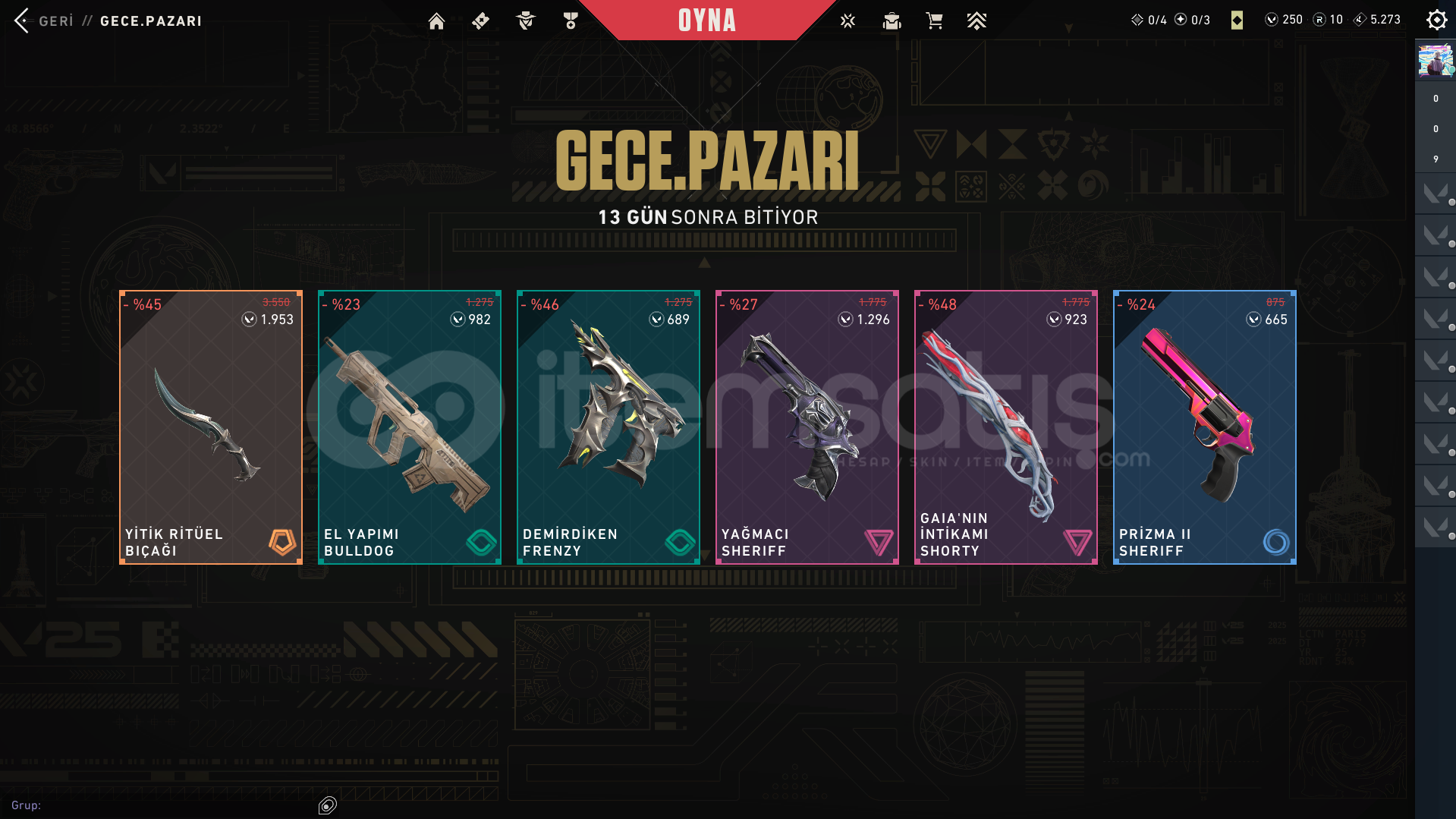Viewport: 1456px width, 819px height.
Task: Select the Demirdiken Frenzy card
Action: click(609, 427)
